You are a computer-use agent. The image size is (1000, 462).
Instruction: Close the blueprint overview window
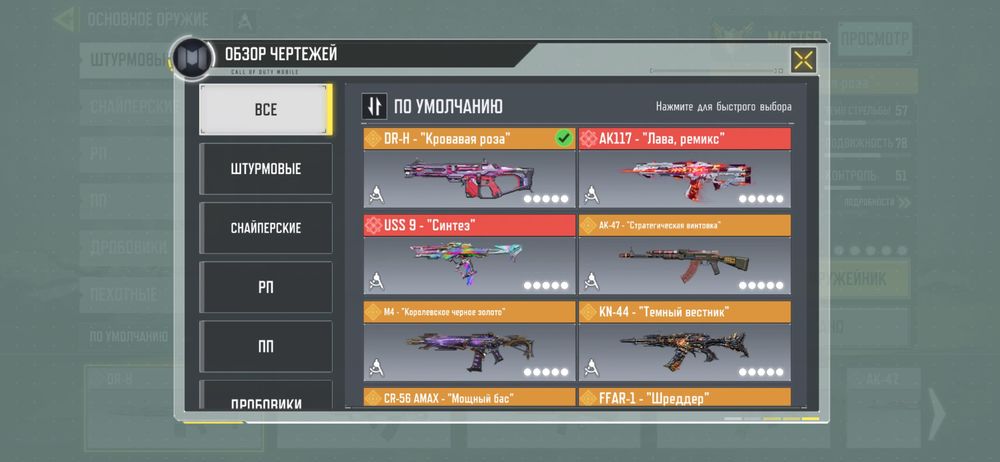(x=801, y=60)
